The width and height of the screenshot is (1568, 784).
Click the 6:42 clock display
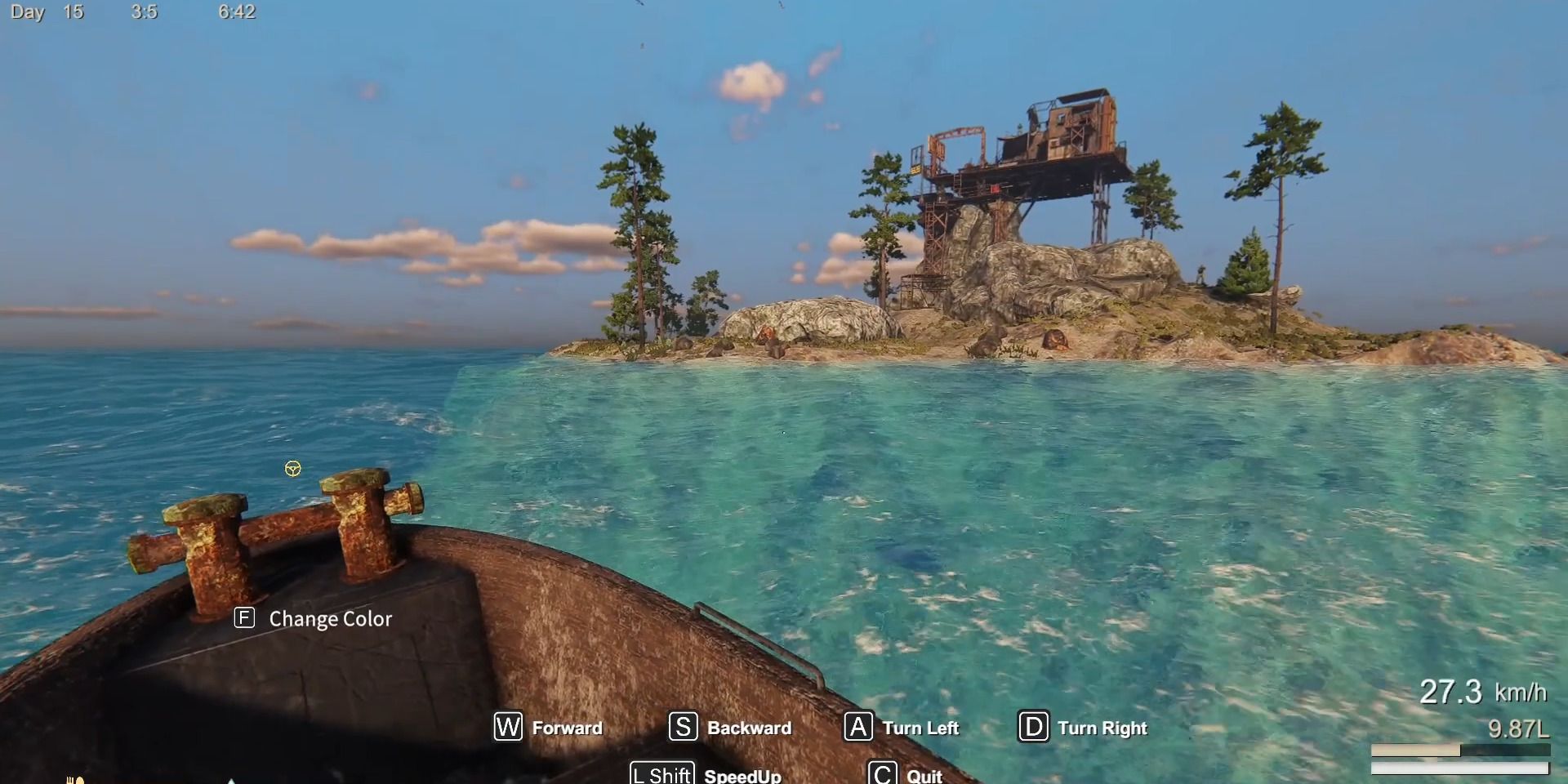[x=236, y=12]
